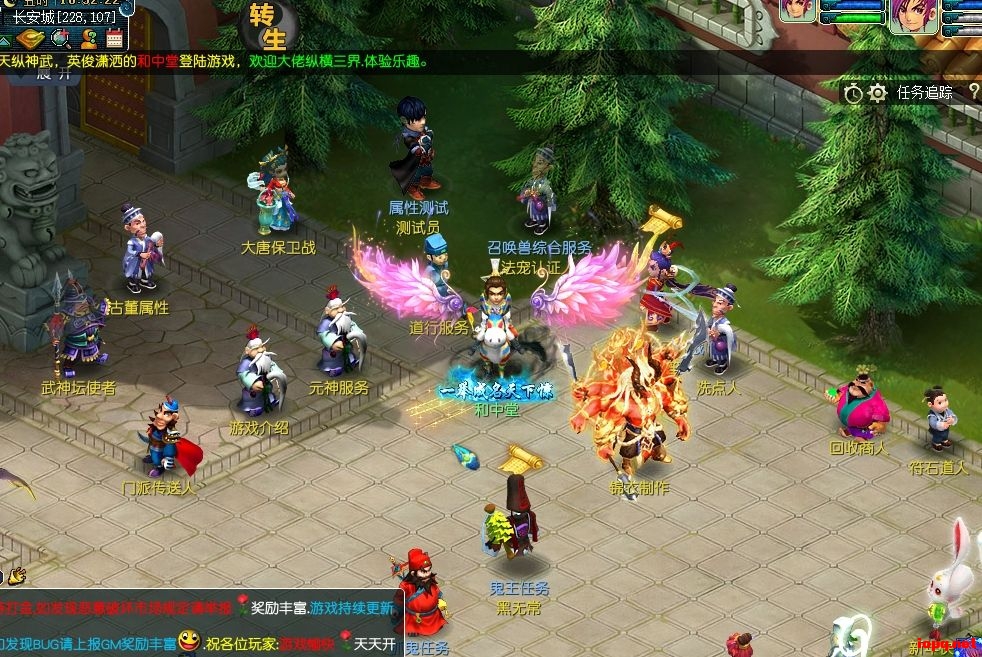
Task: Toggle the 任务追踪 quest tracker panel
Action: 924,93
